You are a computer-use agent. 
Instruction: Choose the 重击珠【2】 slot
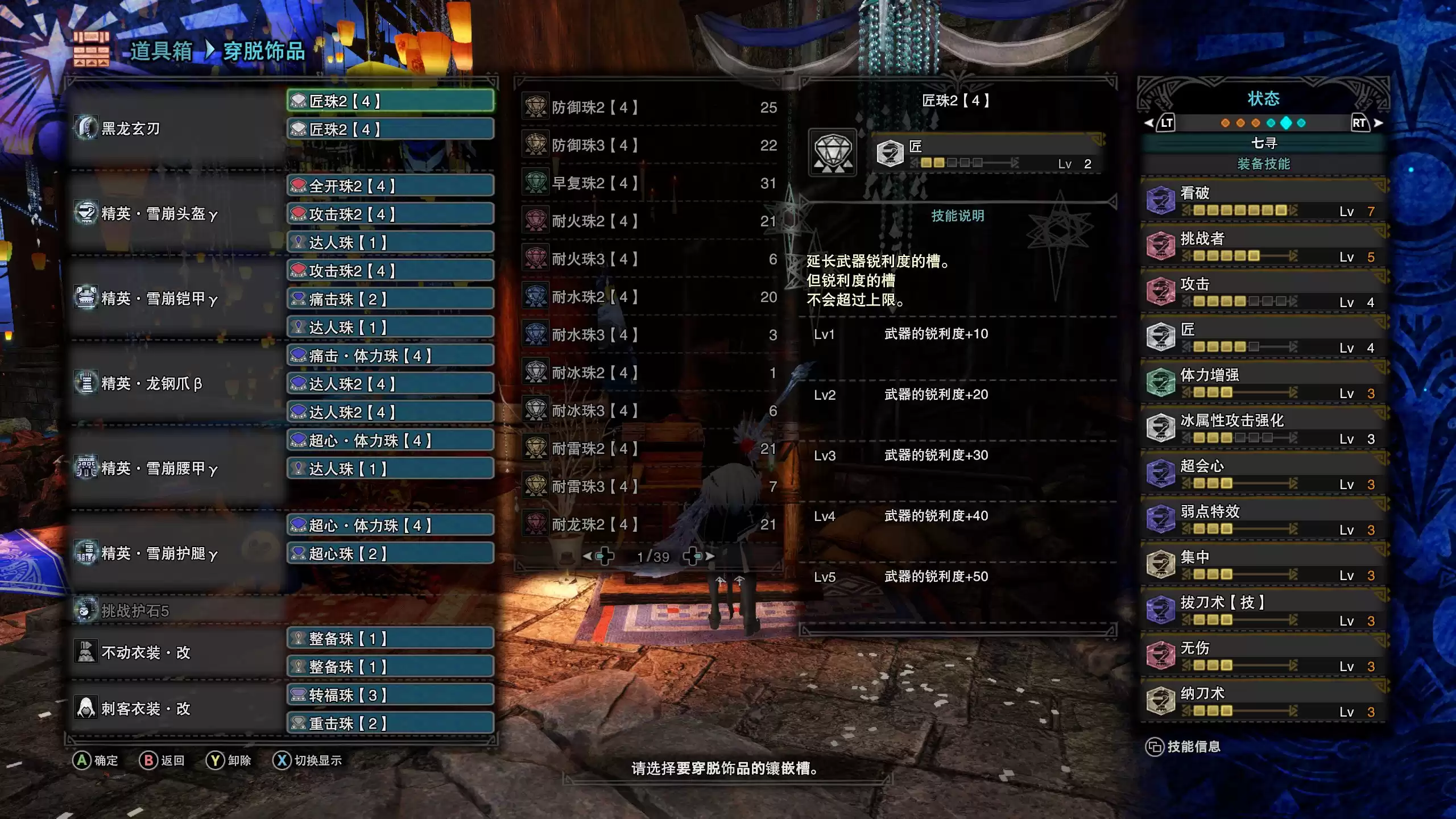pos(390,723)
